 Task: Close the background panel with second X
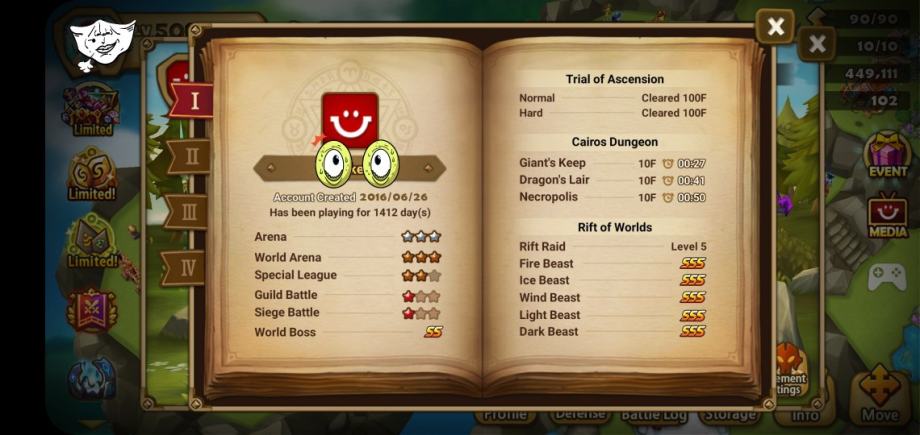click(x=817, y=44)
